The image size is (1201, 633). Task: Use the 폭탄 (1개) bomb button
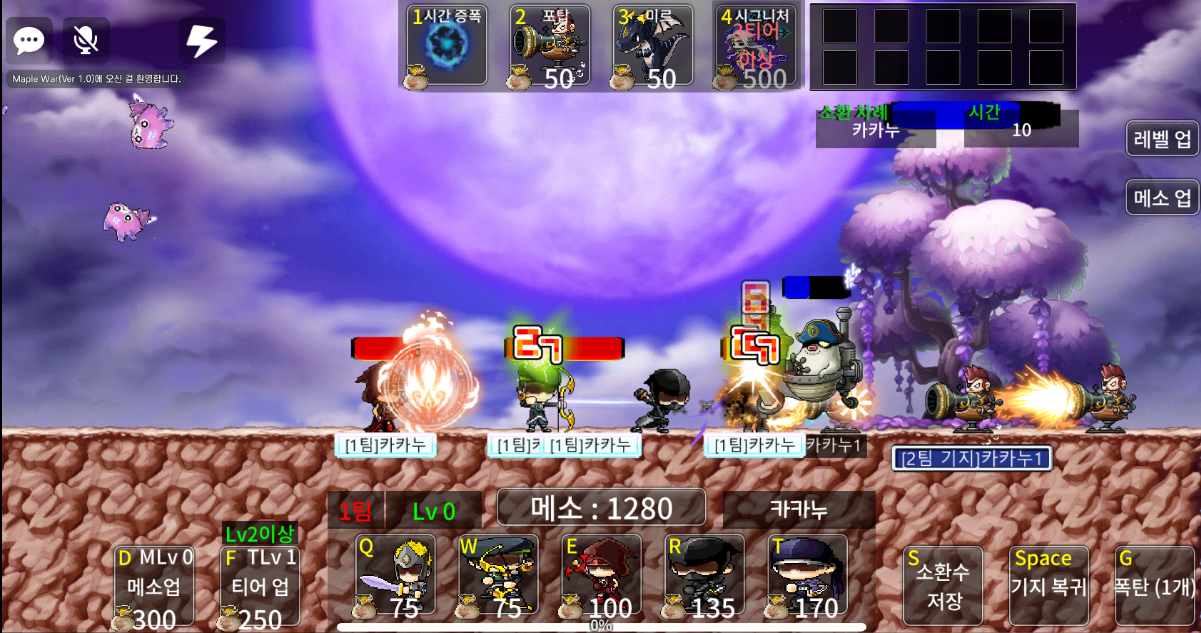point(1156,586)
